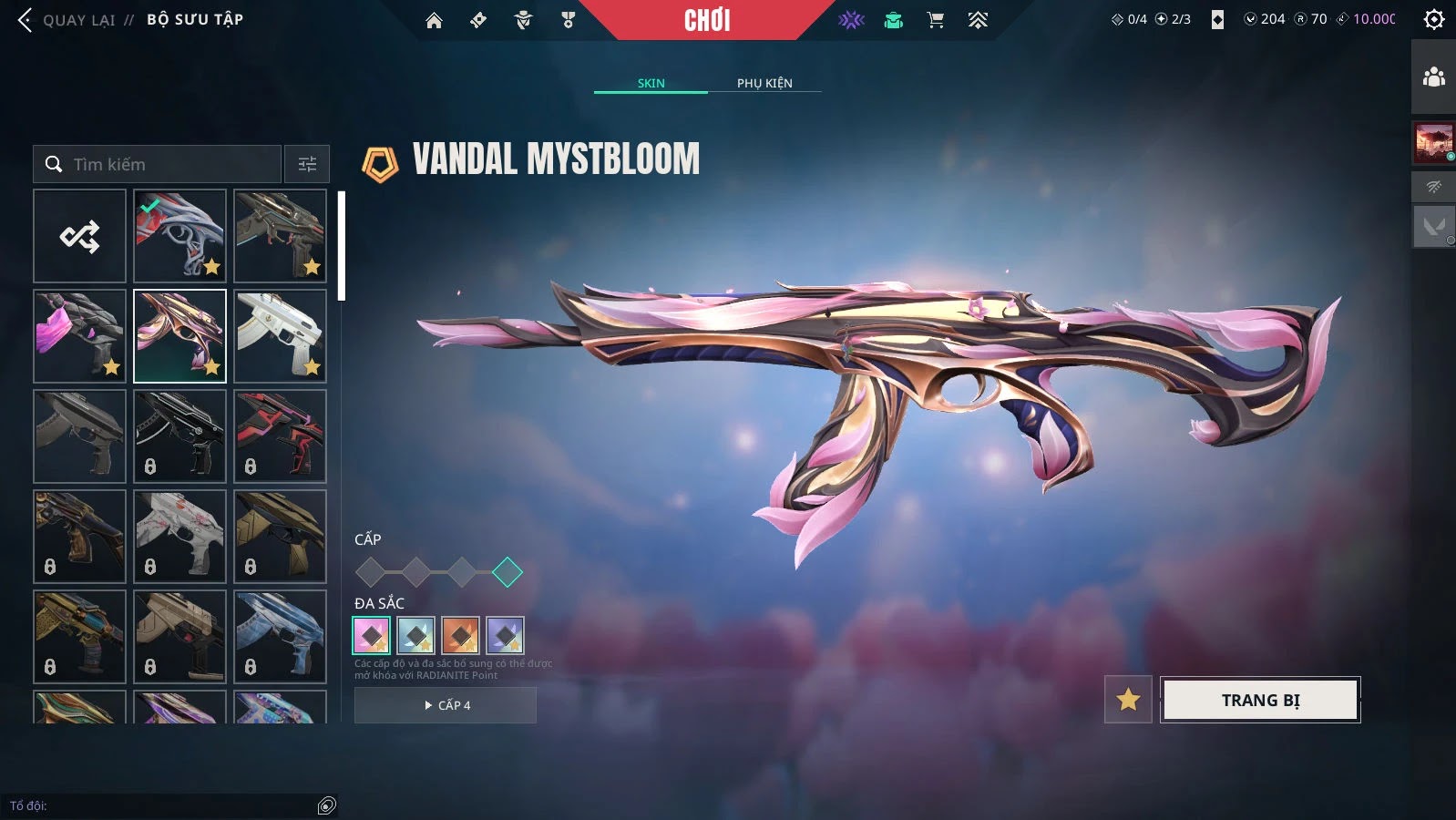Viewport: 1456px width, 820px height.
Task: Open the friends social panel
Action: (1433, 77)
